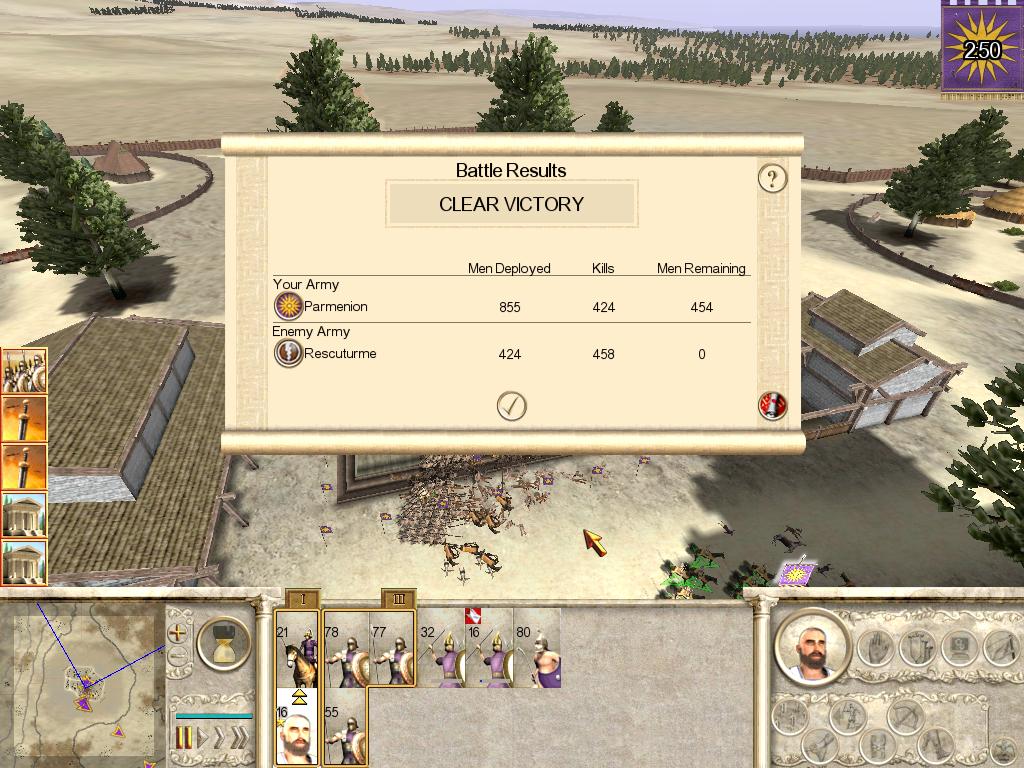Click the red helmet button on results scroll
1024x768 pixels.
tap(773, 405)
